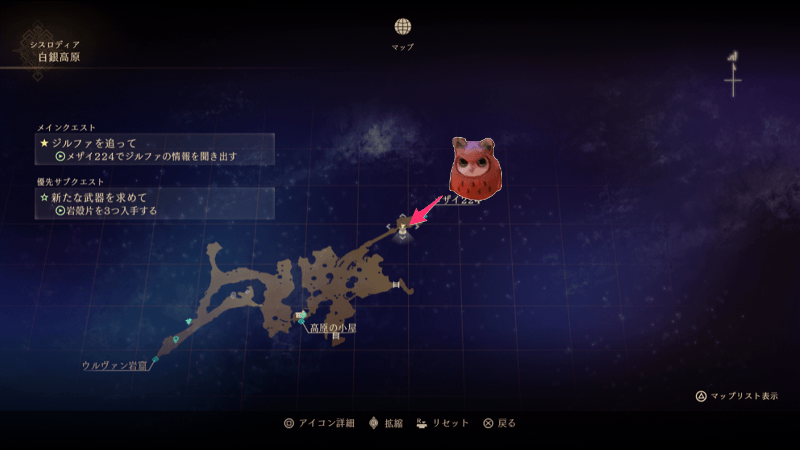Click the 拡縮 zoom option

tap(386, 423)
